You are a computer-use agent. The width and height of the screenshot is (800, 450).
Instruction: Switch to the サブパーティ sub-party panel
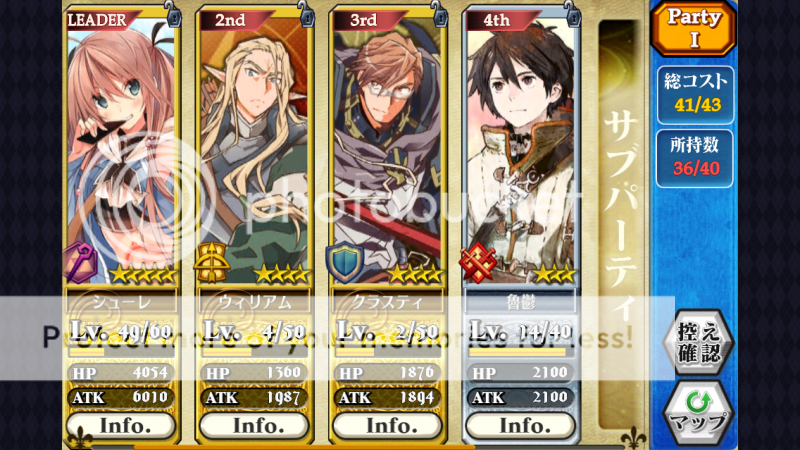pyautogui.click(x=622, y=220)
